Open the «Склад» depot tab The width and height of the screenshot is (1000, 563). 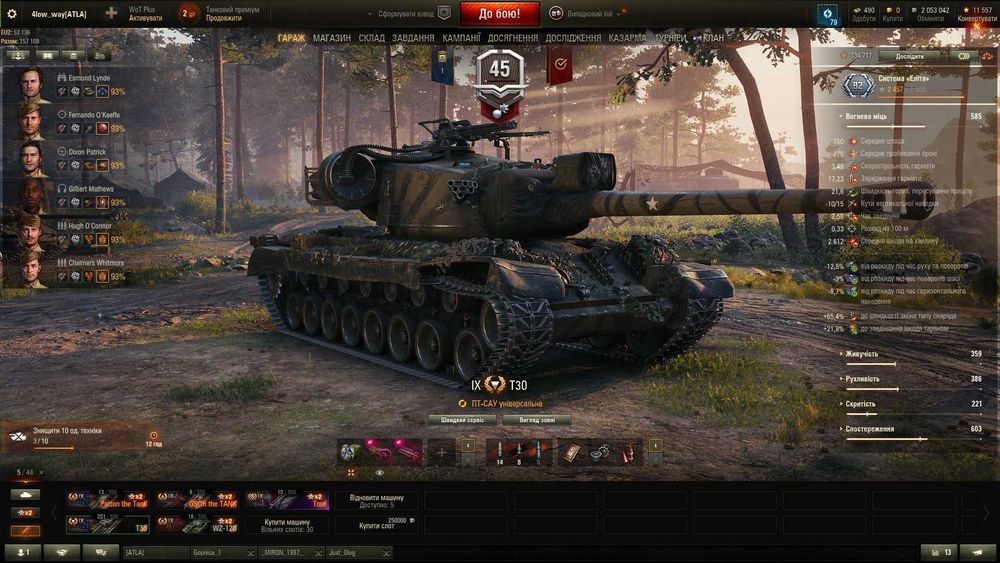[x=372, y=38]
